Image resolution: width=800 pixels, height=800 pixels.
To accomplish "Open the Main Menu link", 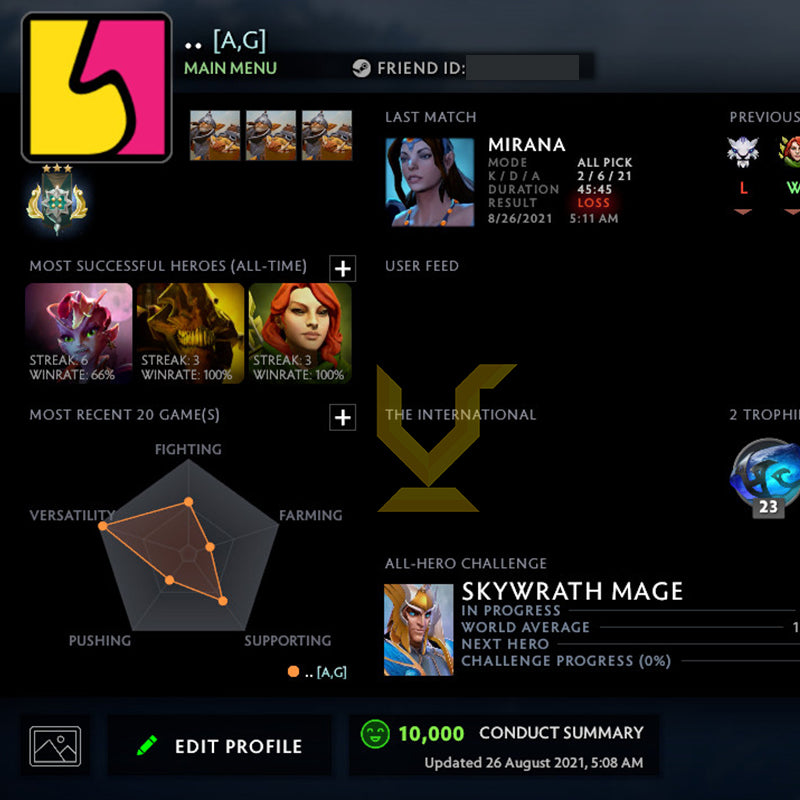I will [230, 68].
